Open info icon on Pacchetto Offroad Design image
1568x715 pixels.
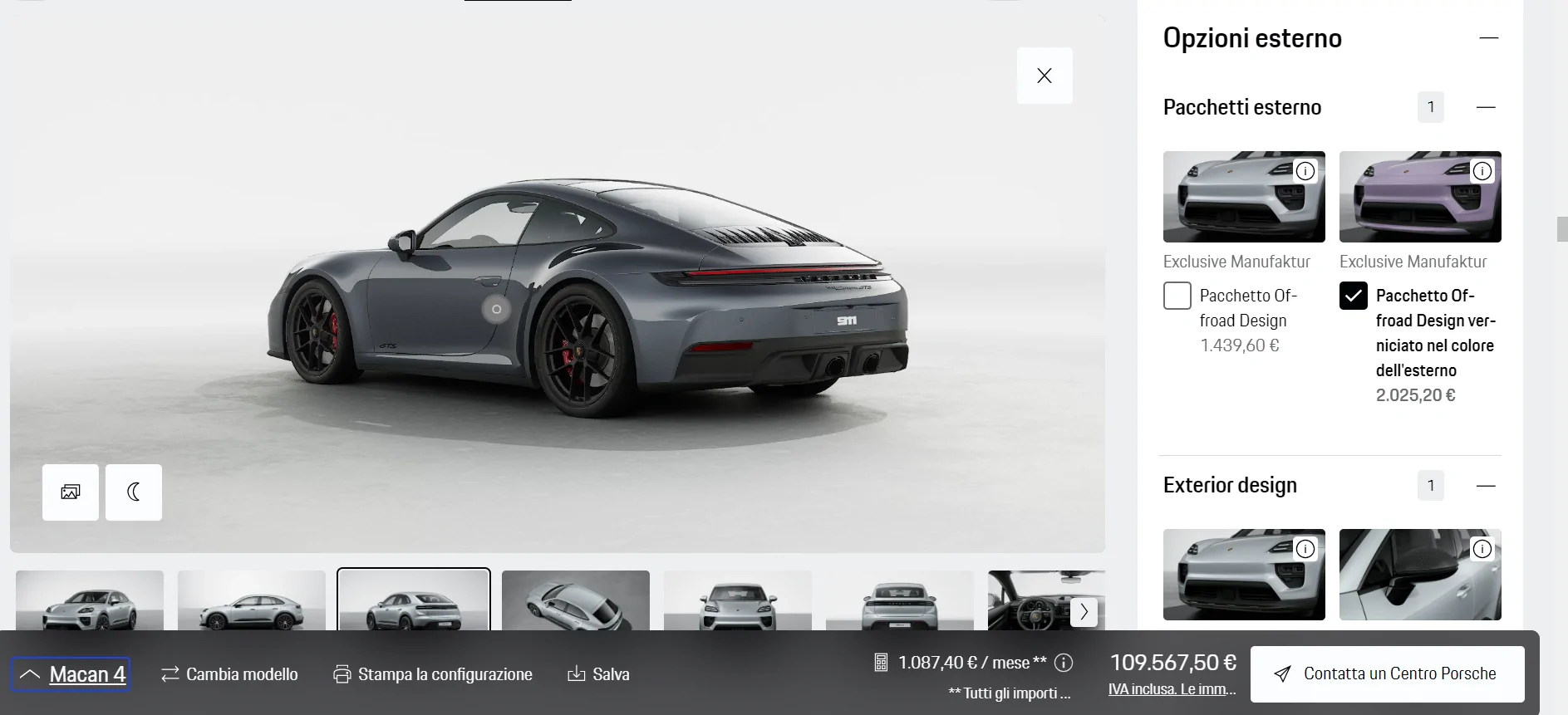(x=1305, y=171)
